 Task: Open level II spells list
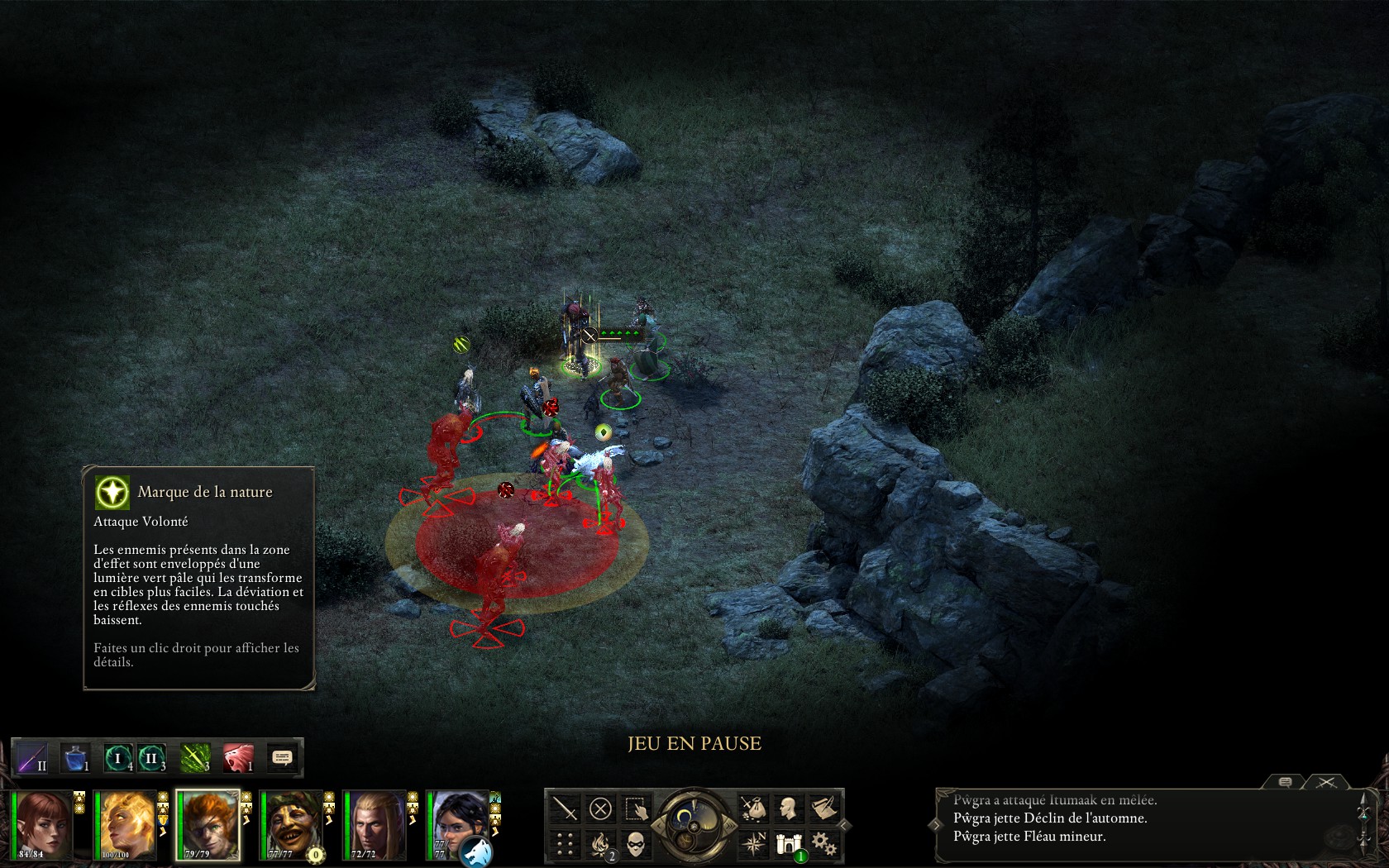coord(152,757)
